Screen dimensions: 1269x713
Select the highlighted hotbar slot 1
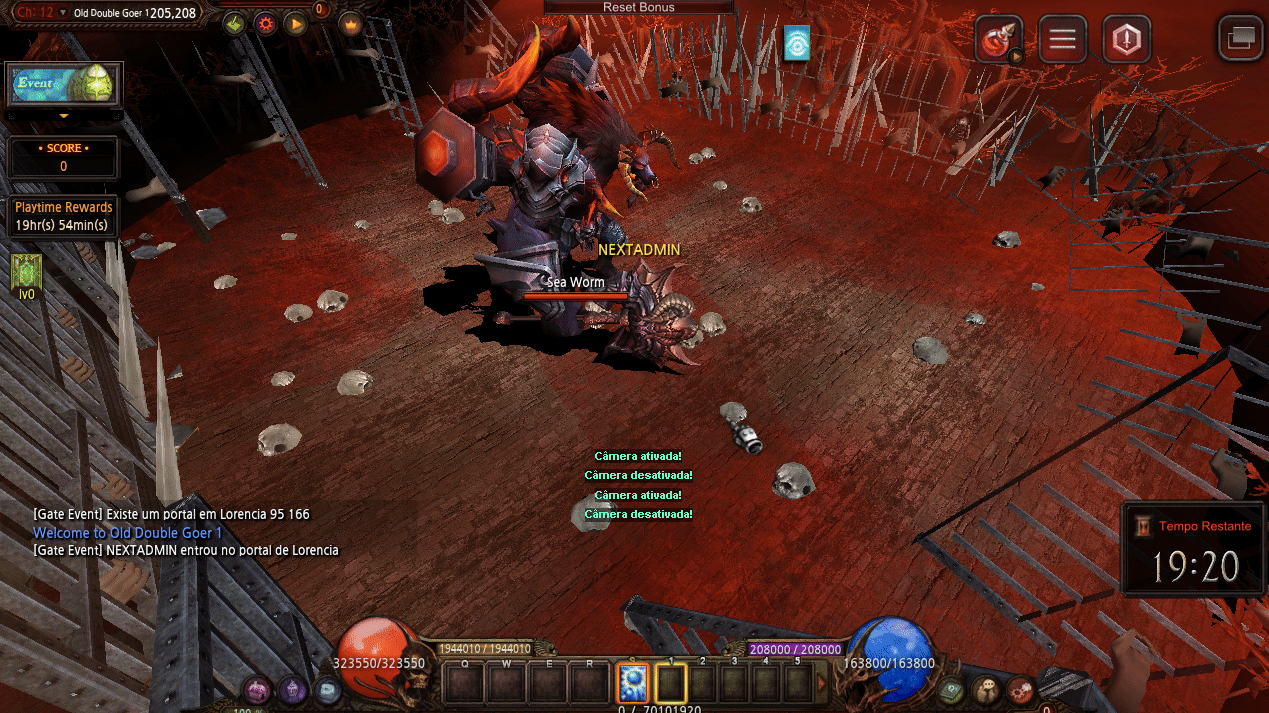coord(671,683)
